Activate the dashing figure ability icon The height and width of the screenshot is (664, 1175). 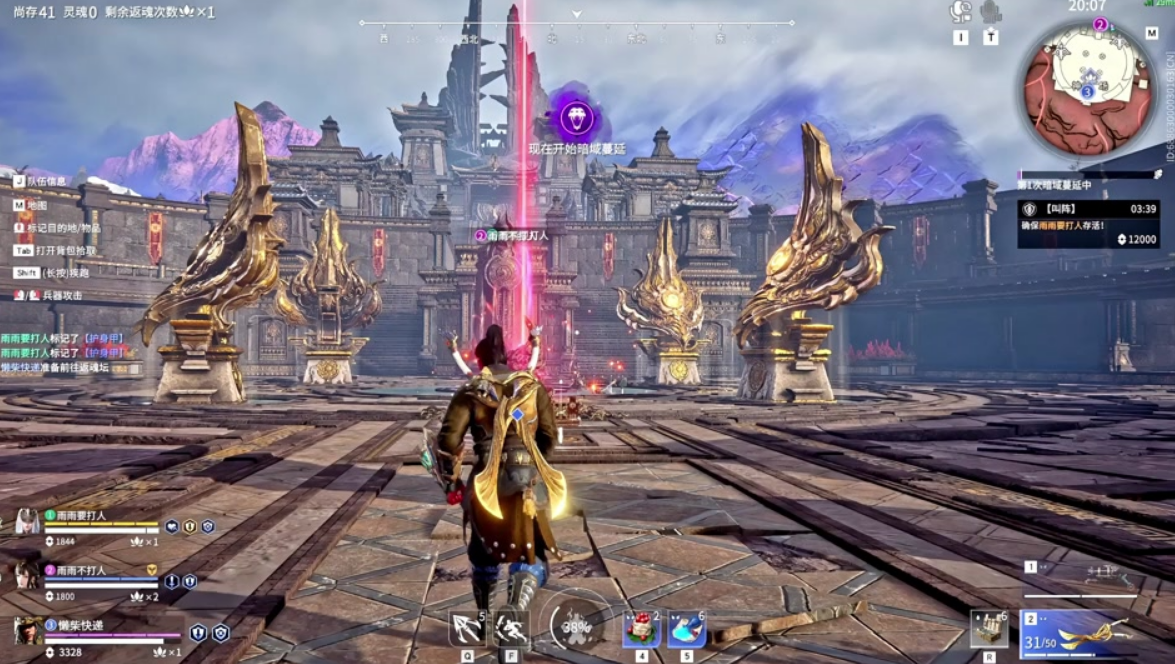(x=511, y=628)
